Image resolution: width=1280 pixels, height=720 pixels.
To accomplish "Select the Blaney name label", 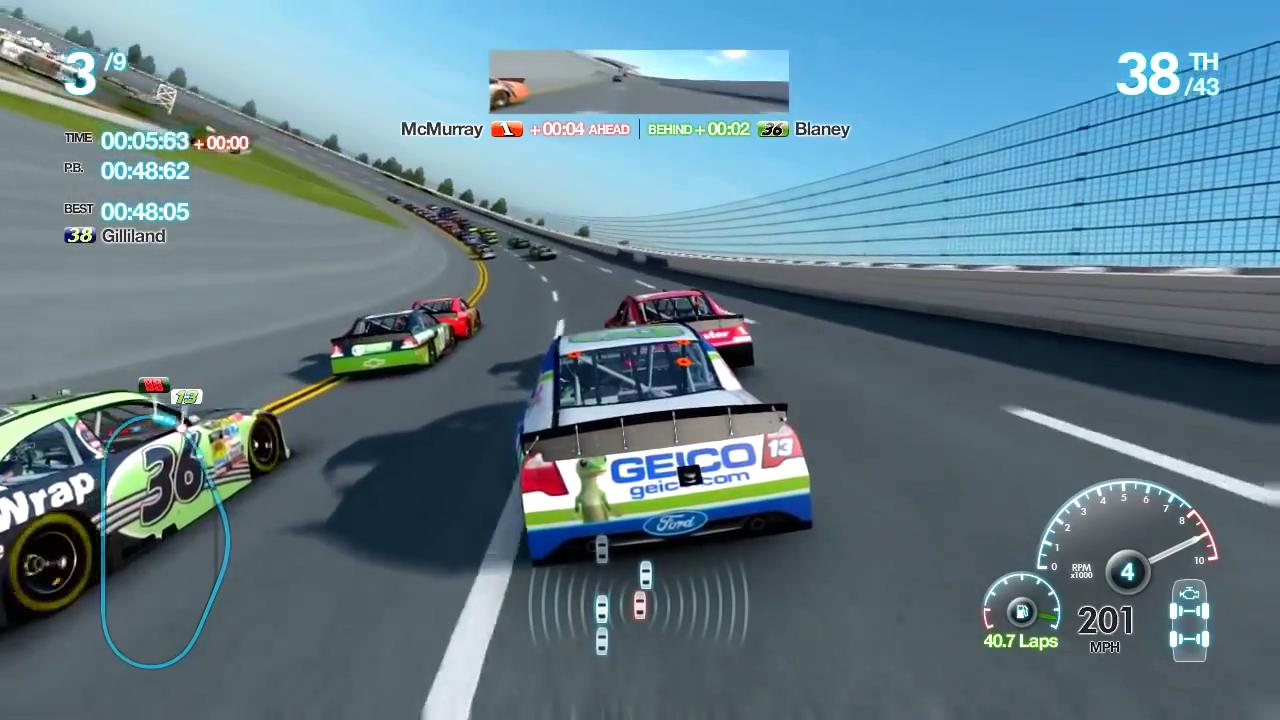I will [822, 129].
